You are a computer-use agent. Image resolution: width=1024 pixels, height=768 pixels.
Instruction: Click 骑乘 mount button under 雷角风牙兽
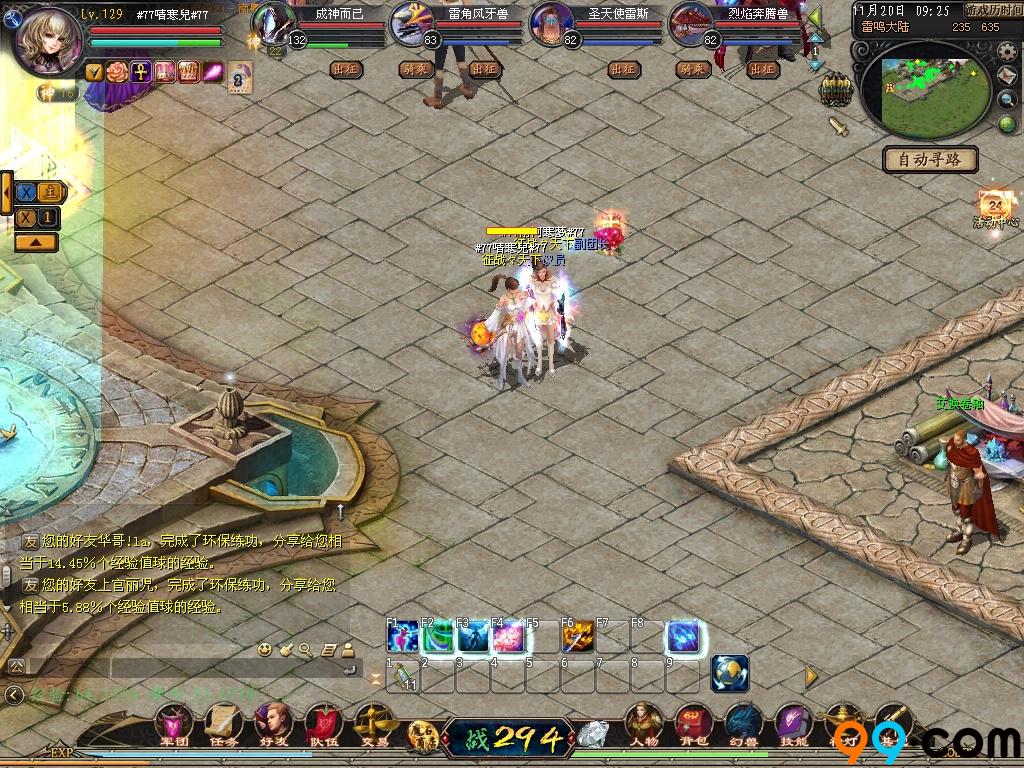click(x=414, y=69)
